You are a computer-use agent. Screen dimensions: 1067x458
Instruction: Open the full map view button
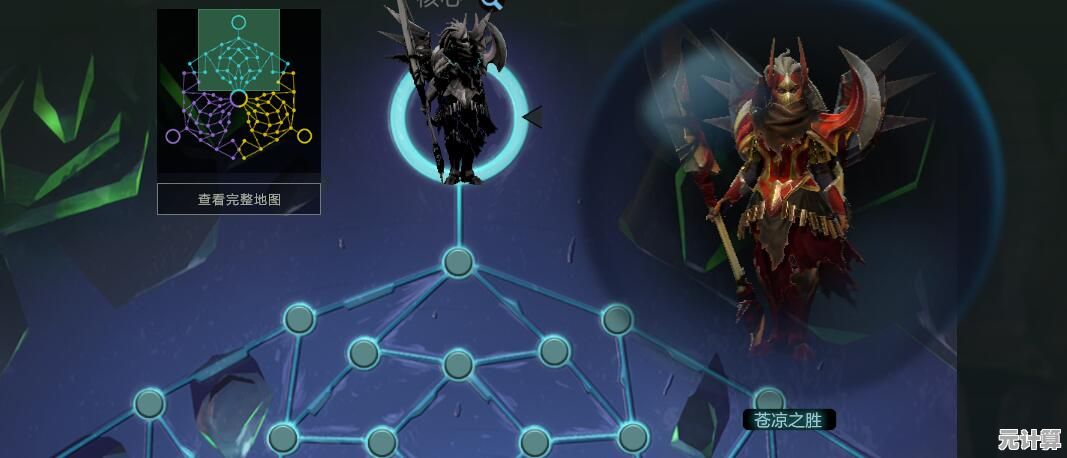tap(239, 199)
